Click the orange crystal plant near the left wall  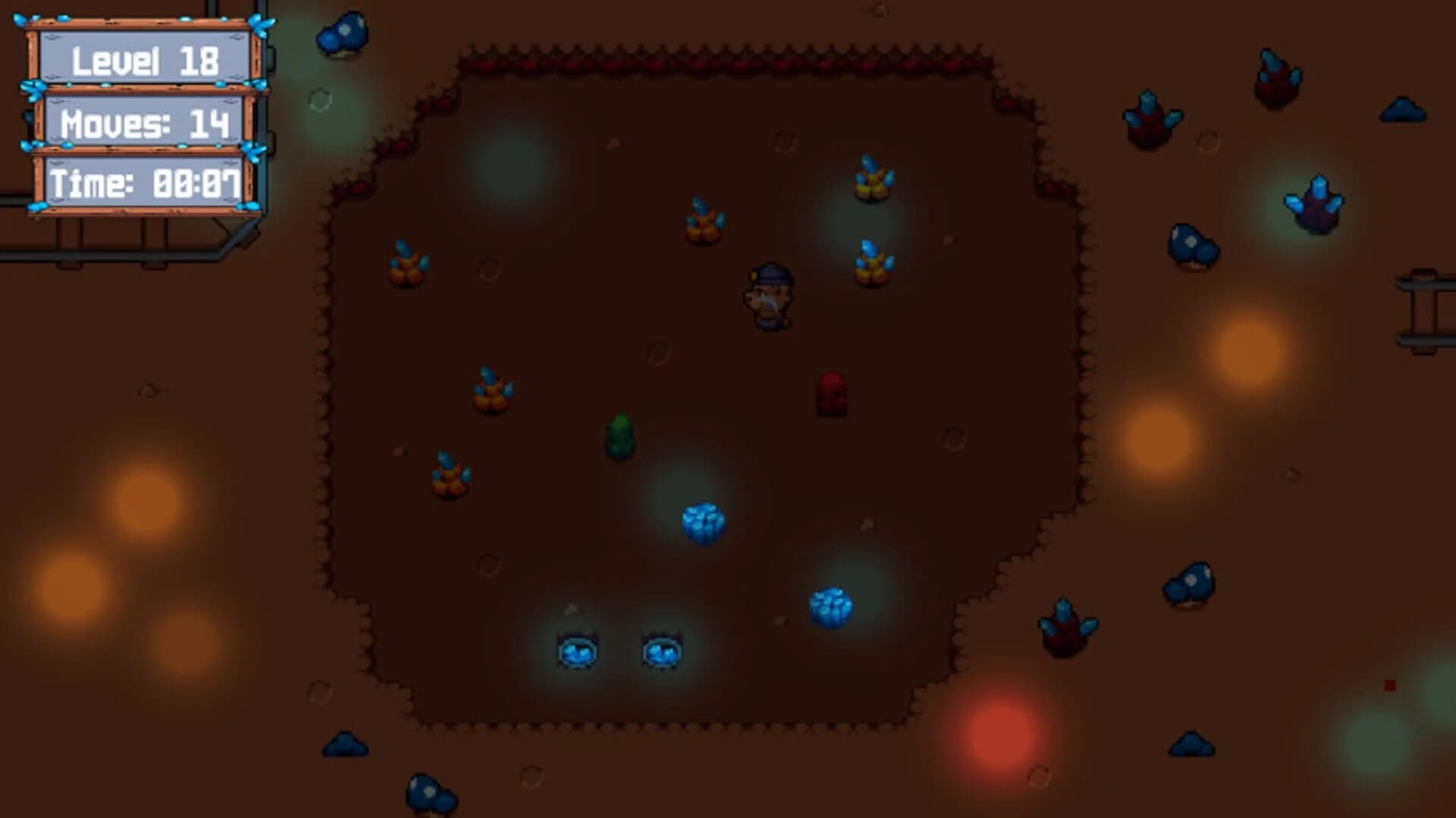click(406, 262)
